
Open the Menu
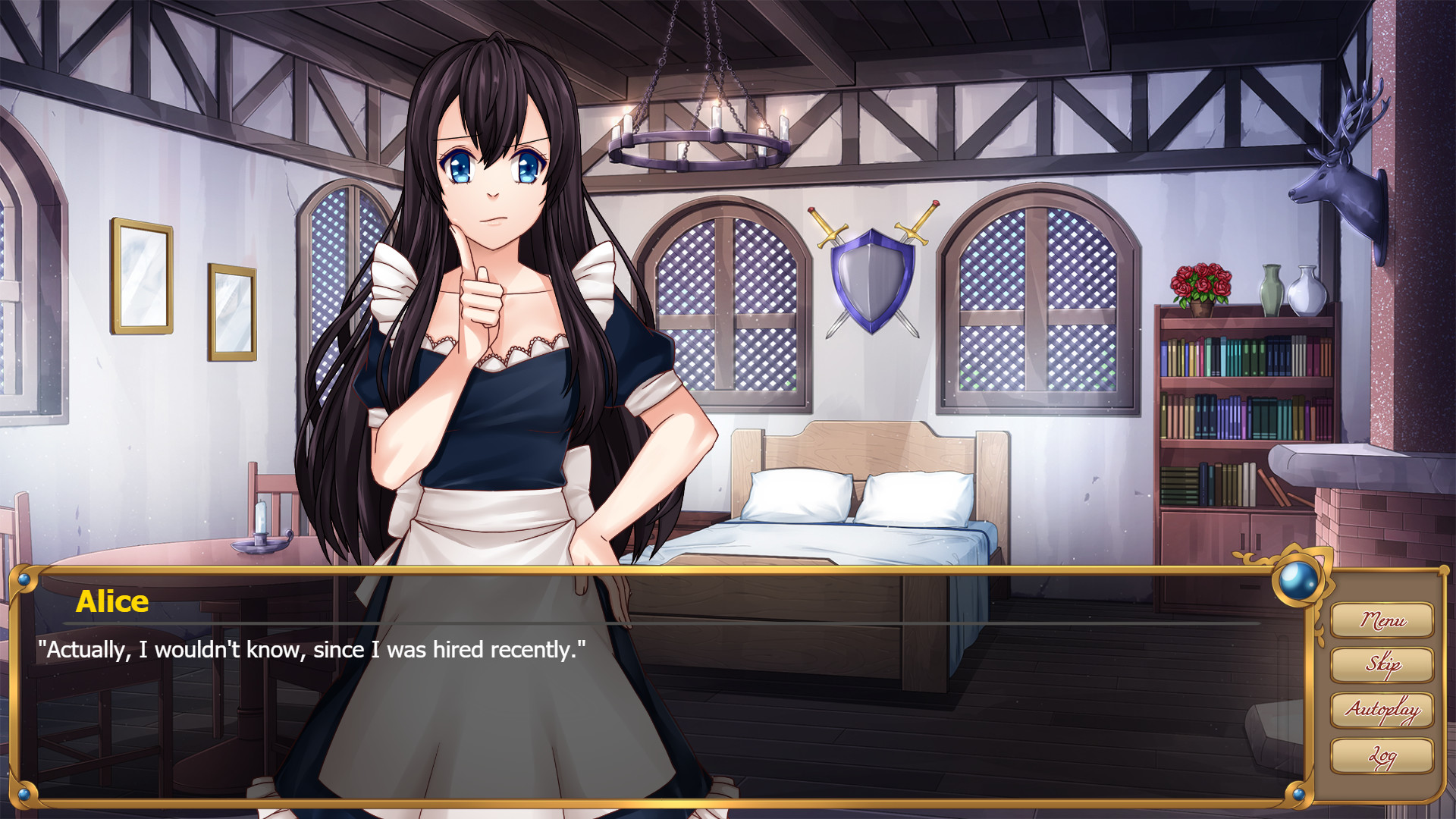point(1382,620)
